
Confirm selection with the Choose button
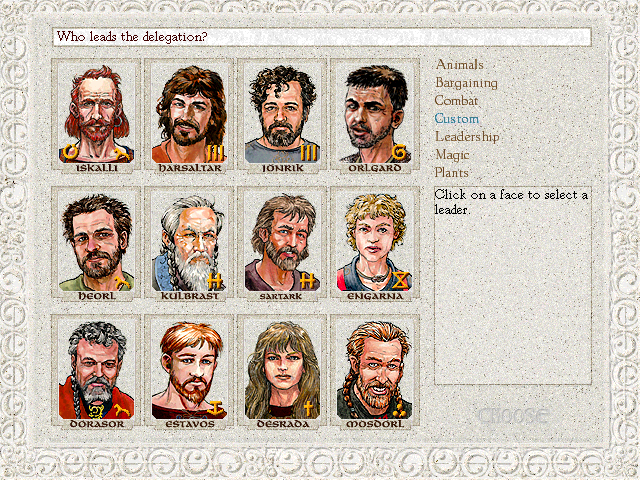pos(513,415)
